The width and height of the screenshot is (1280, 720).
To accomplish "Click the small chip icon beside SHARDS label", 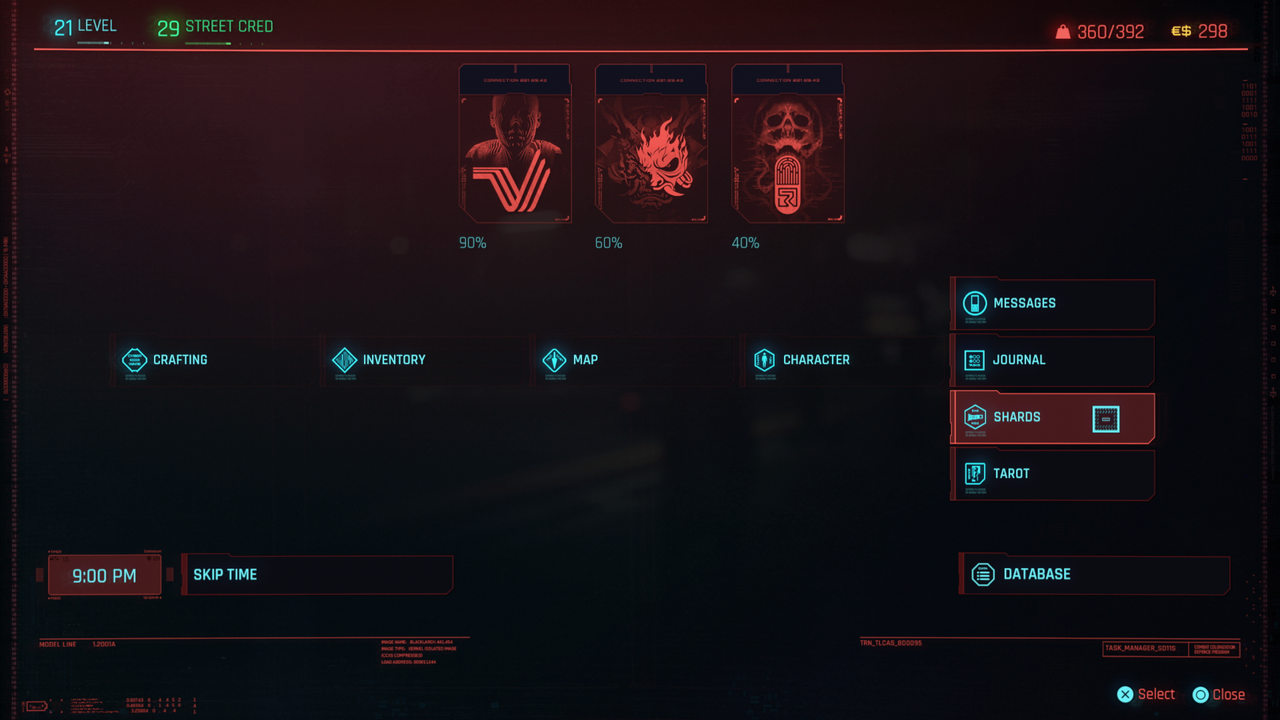I will (x=1104, y=419).
